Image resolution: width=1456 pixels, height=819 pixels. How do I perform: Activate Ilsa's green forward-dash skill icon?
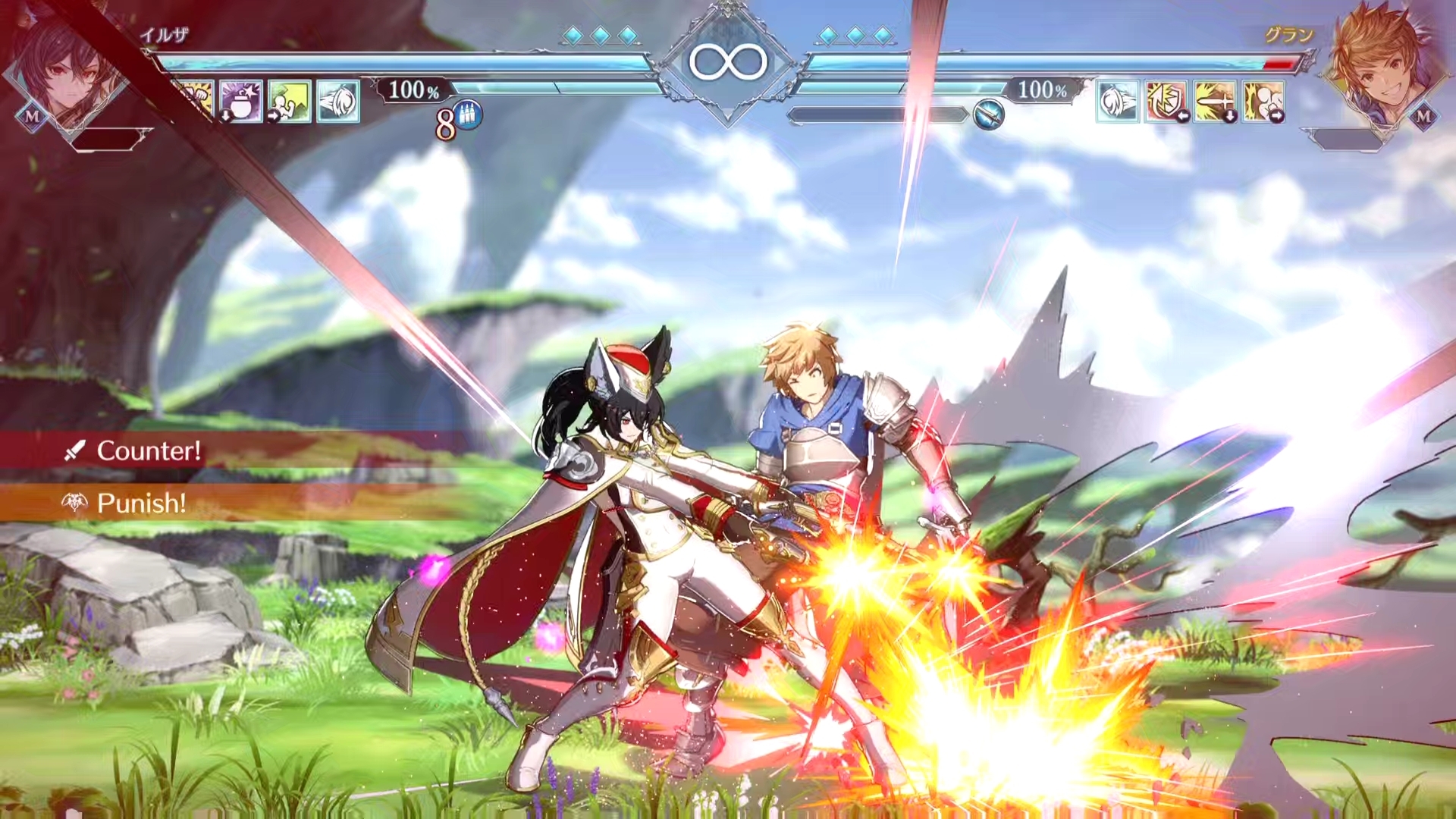click(x=289, y=102)
